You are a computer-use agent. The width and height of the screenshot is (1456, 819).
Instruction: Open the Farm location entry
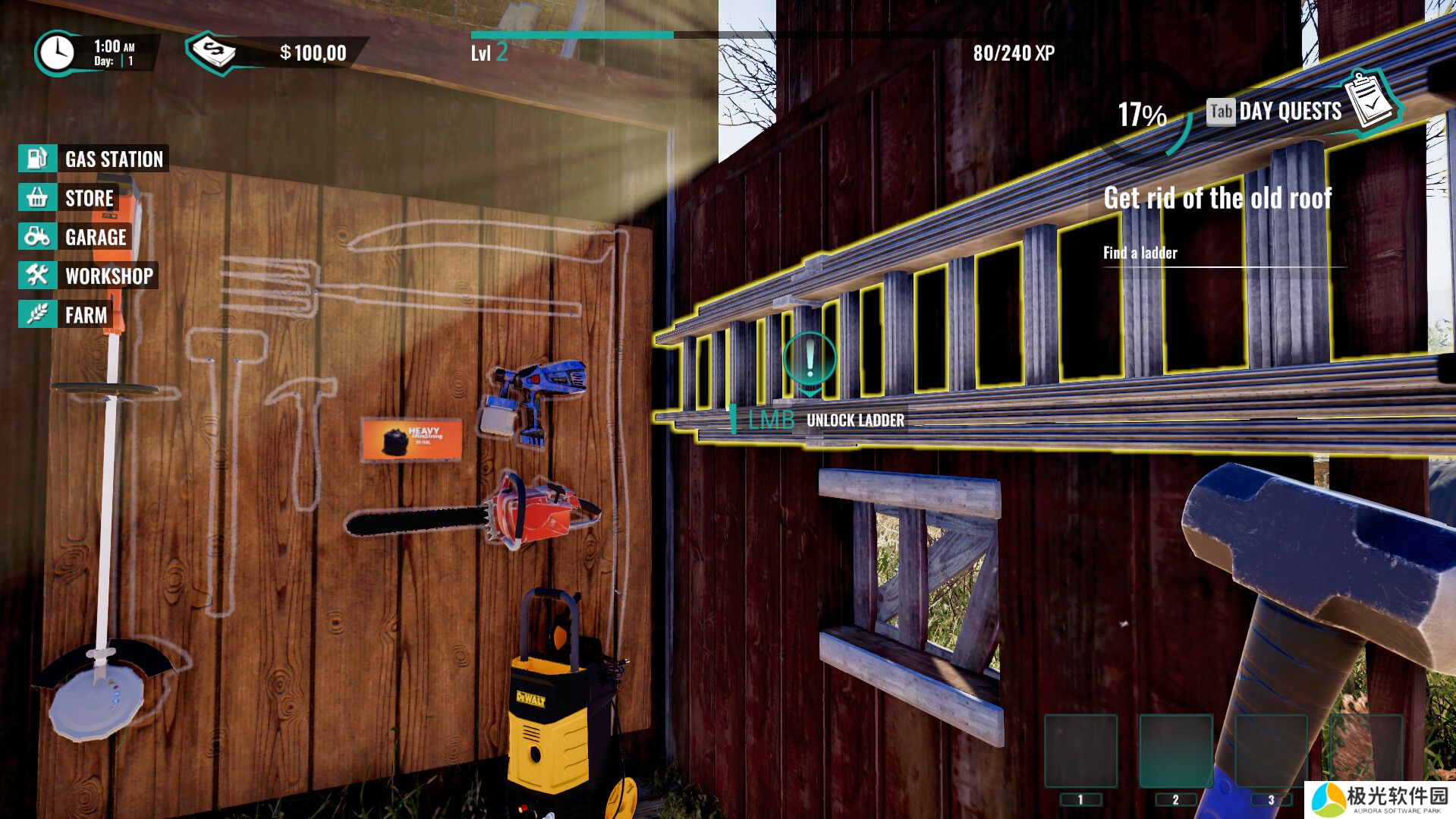tap(65, 314)
